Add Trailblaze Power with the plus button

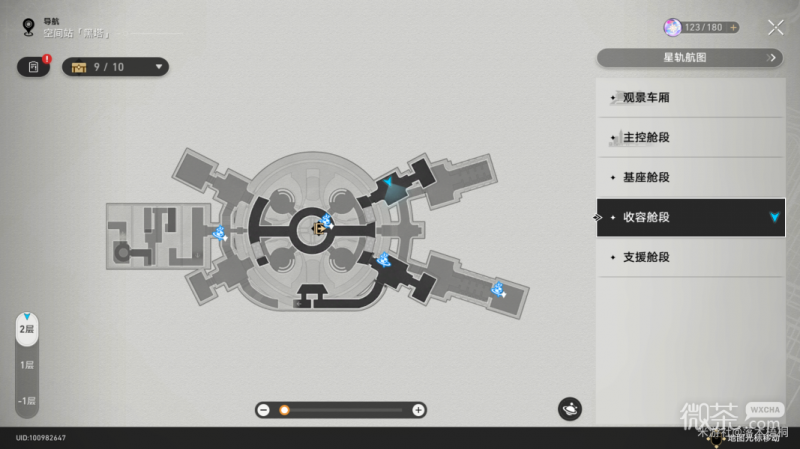point(734,28)
